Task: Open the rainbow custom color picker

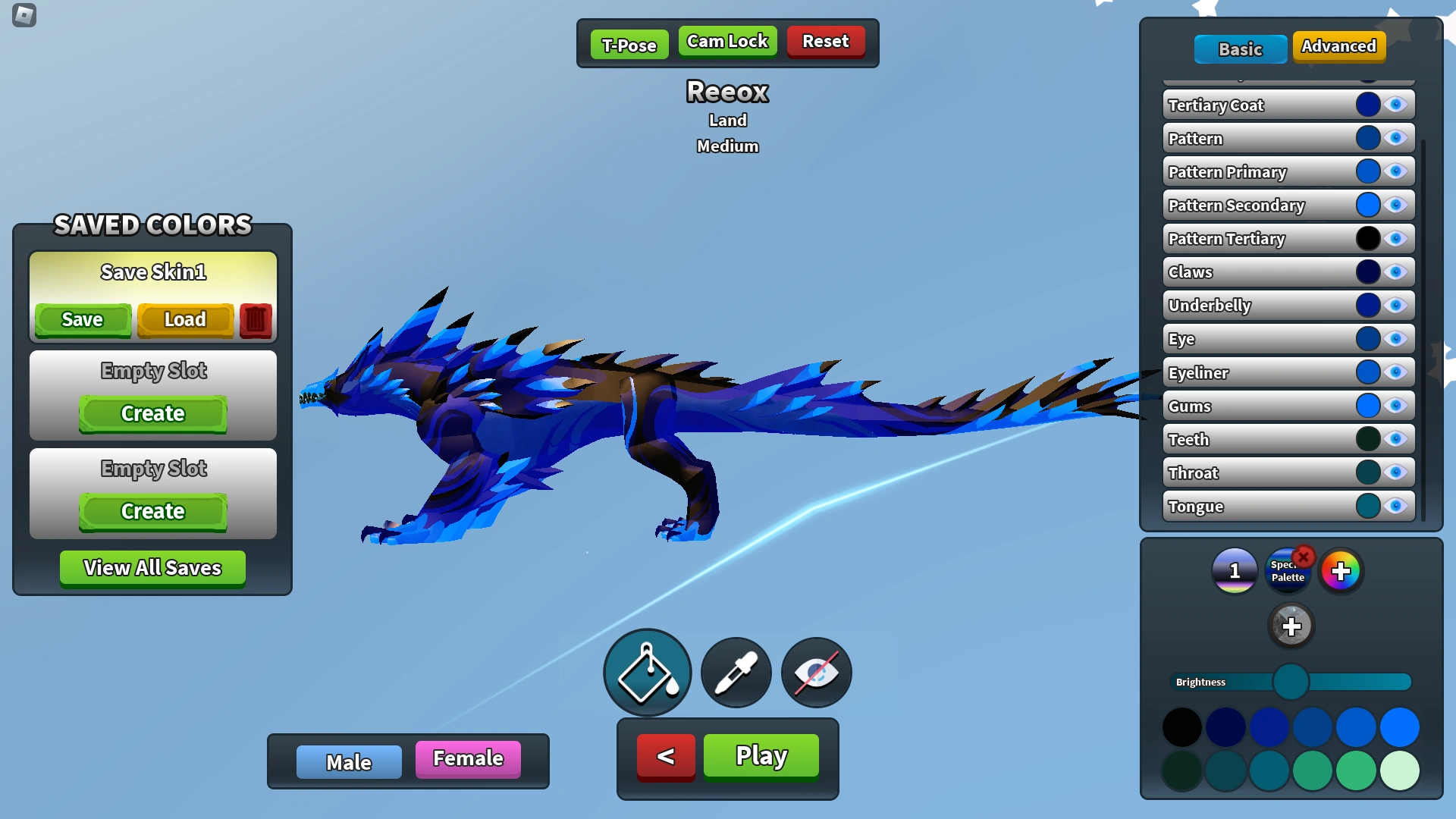Action: click(1341, 571)
